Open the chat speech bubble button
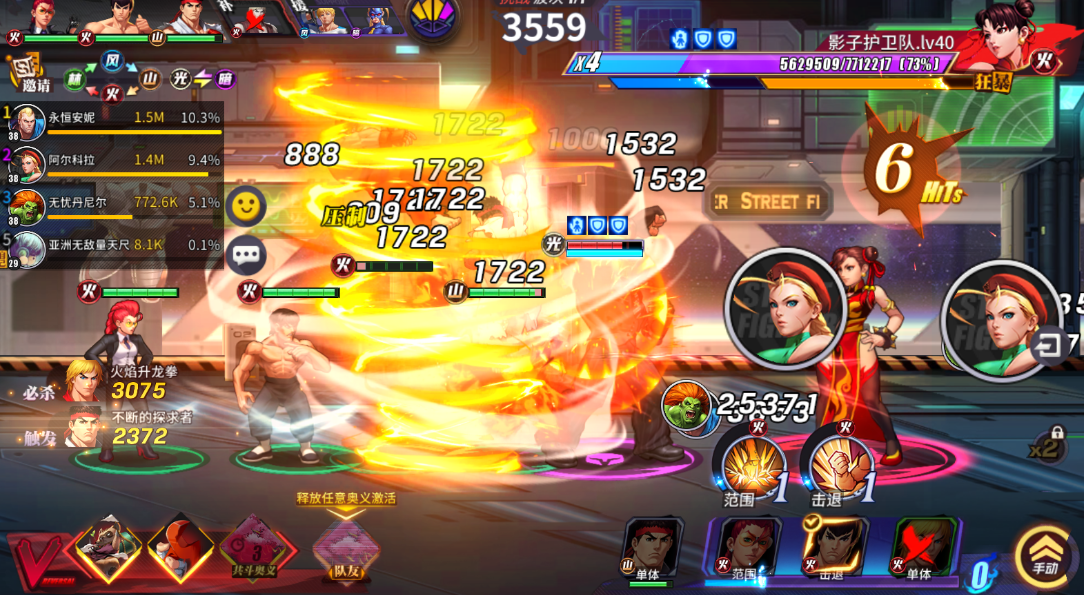1084x595 pixels. (245, 255)
